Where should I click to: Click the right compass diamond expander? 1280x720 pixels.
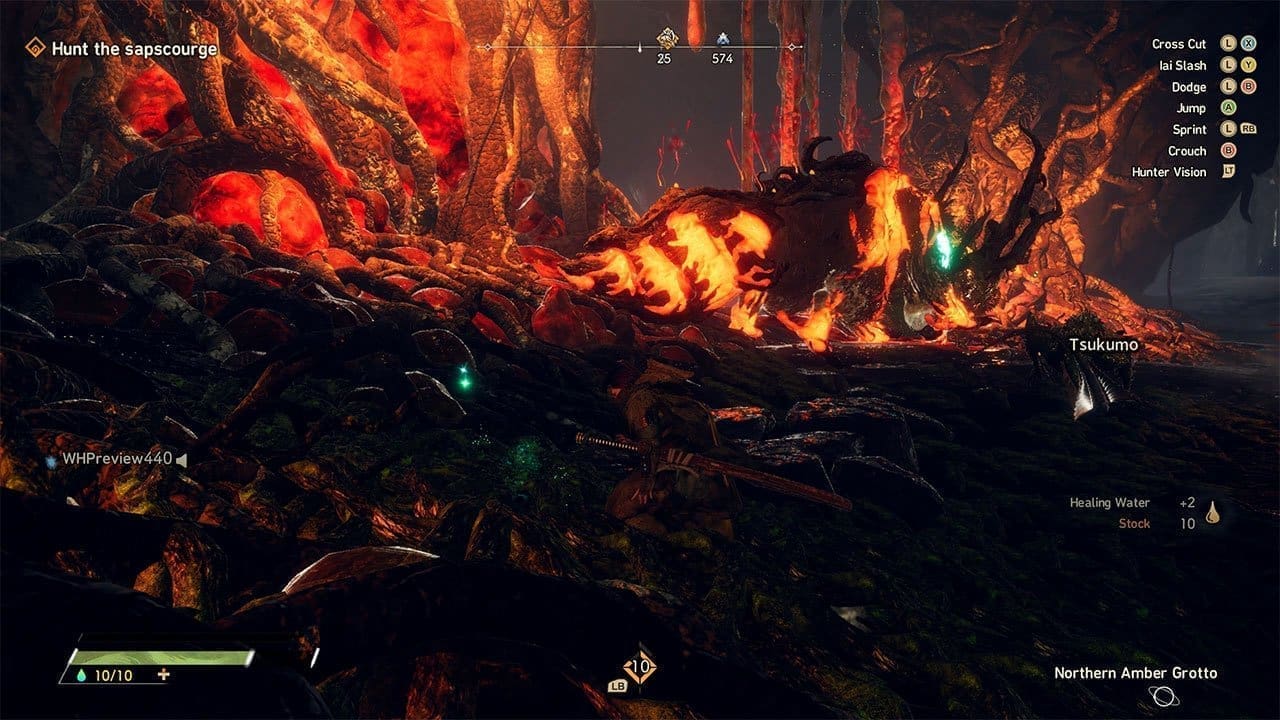click(791, 47)
